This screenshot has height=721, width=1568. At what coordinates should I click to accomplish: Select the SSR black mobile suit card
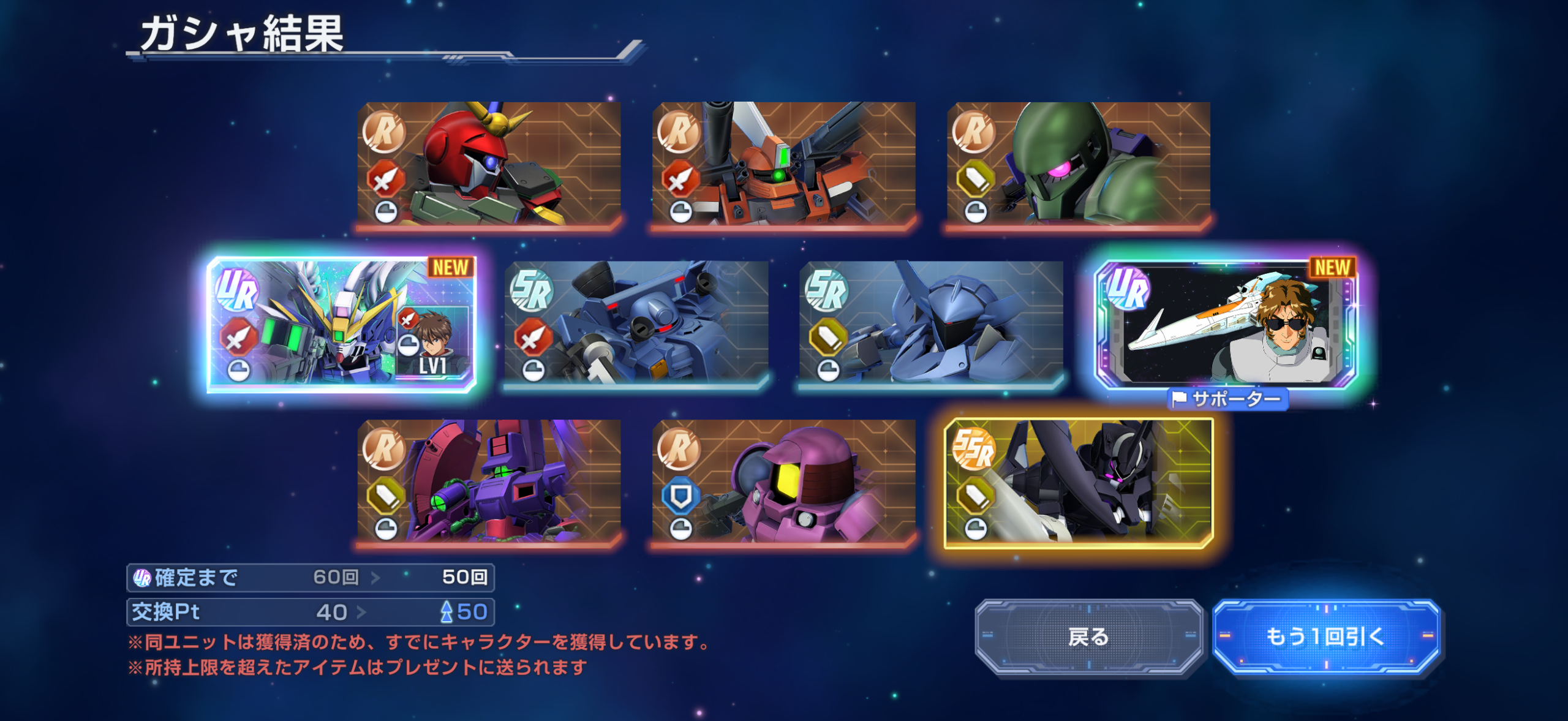[1078, 483]
